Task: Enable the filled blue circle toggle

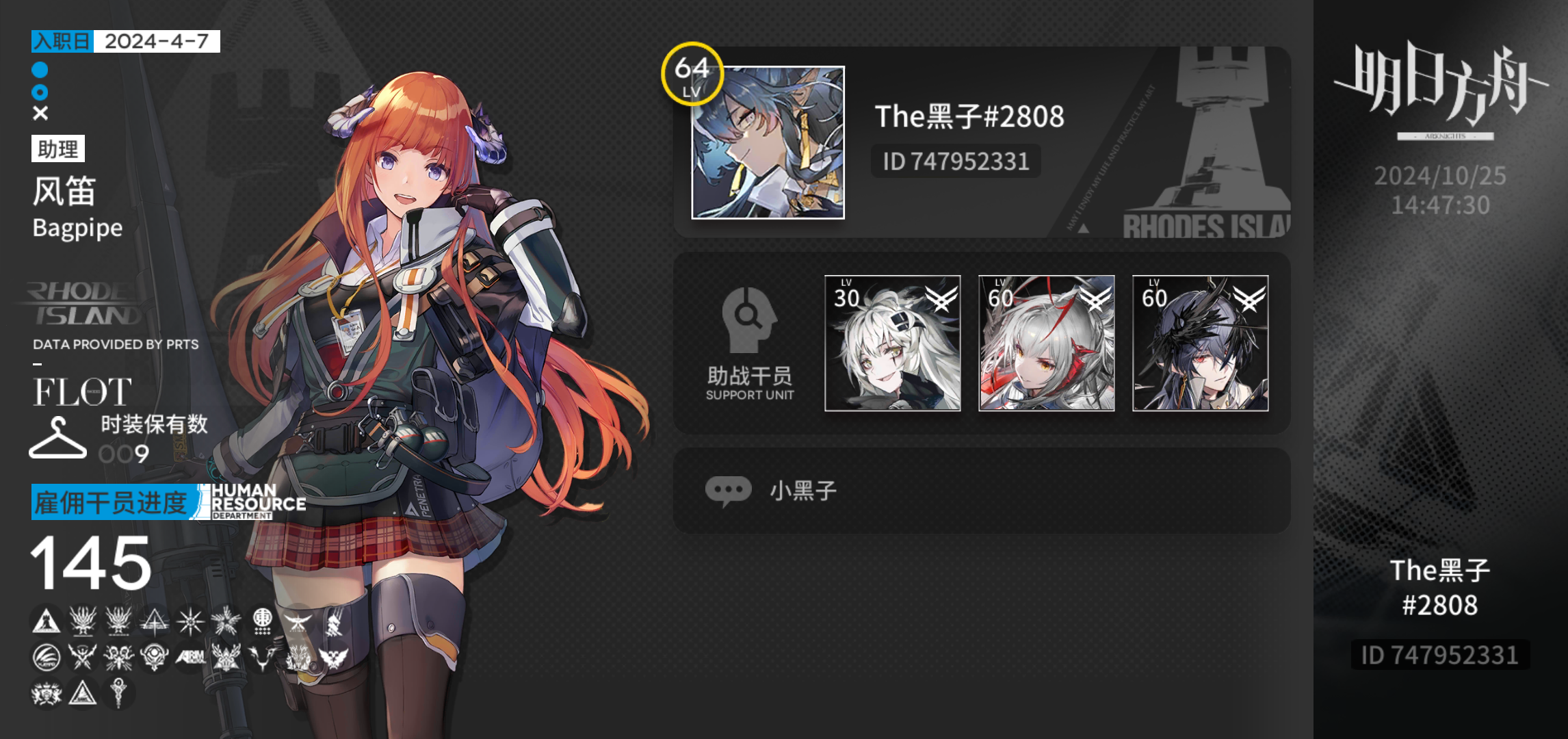Action: (40, 68)
